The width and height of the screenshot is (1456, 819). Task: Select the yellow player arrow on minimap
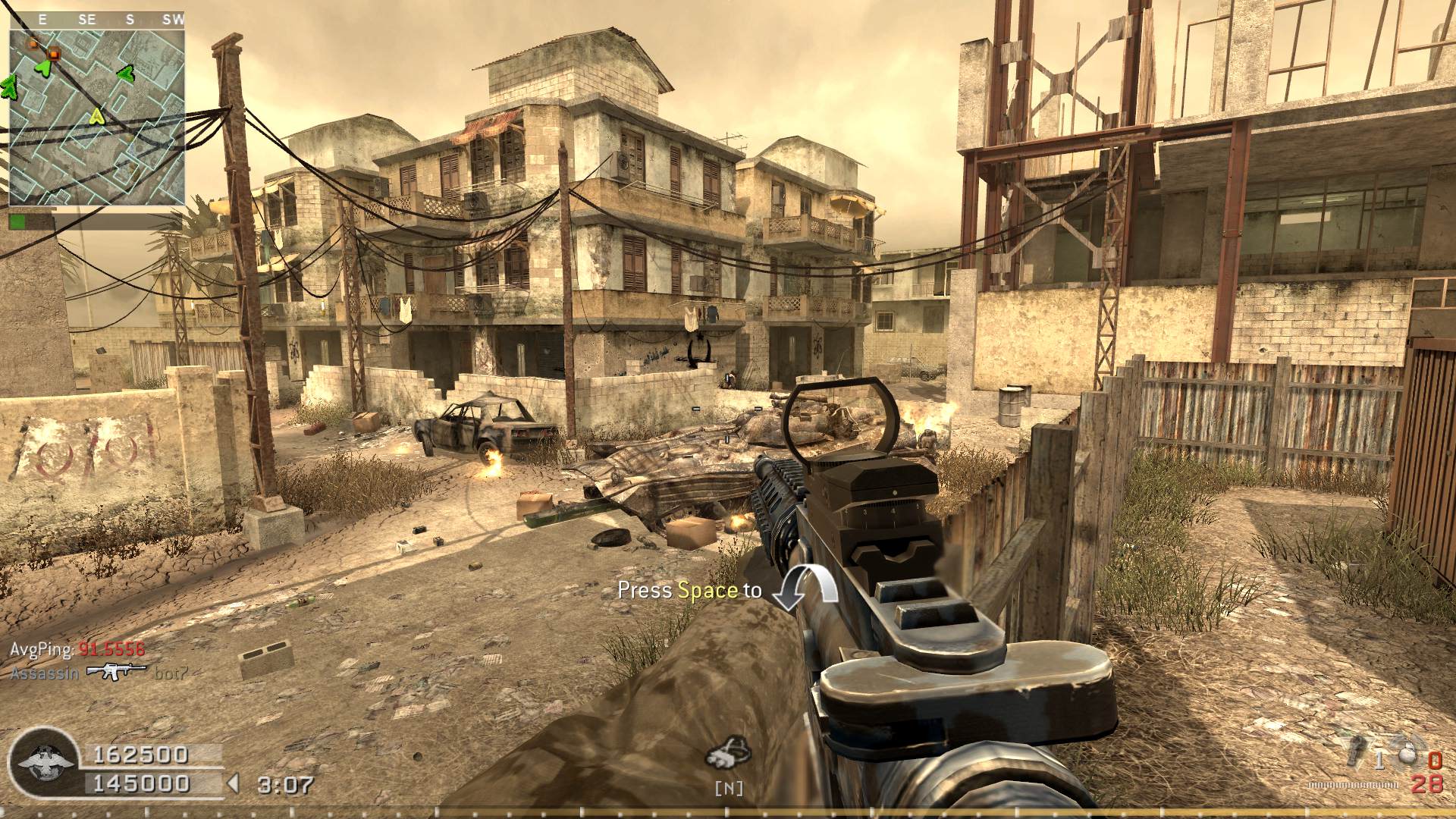click(96, 116)
